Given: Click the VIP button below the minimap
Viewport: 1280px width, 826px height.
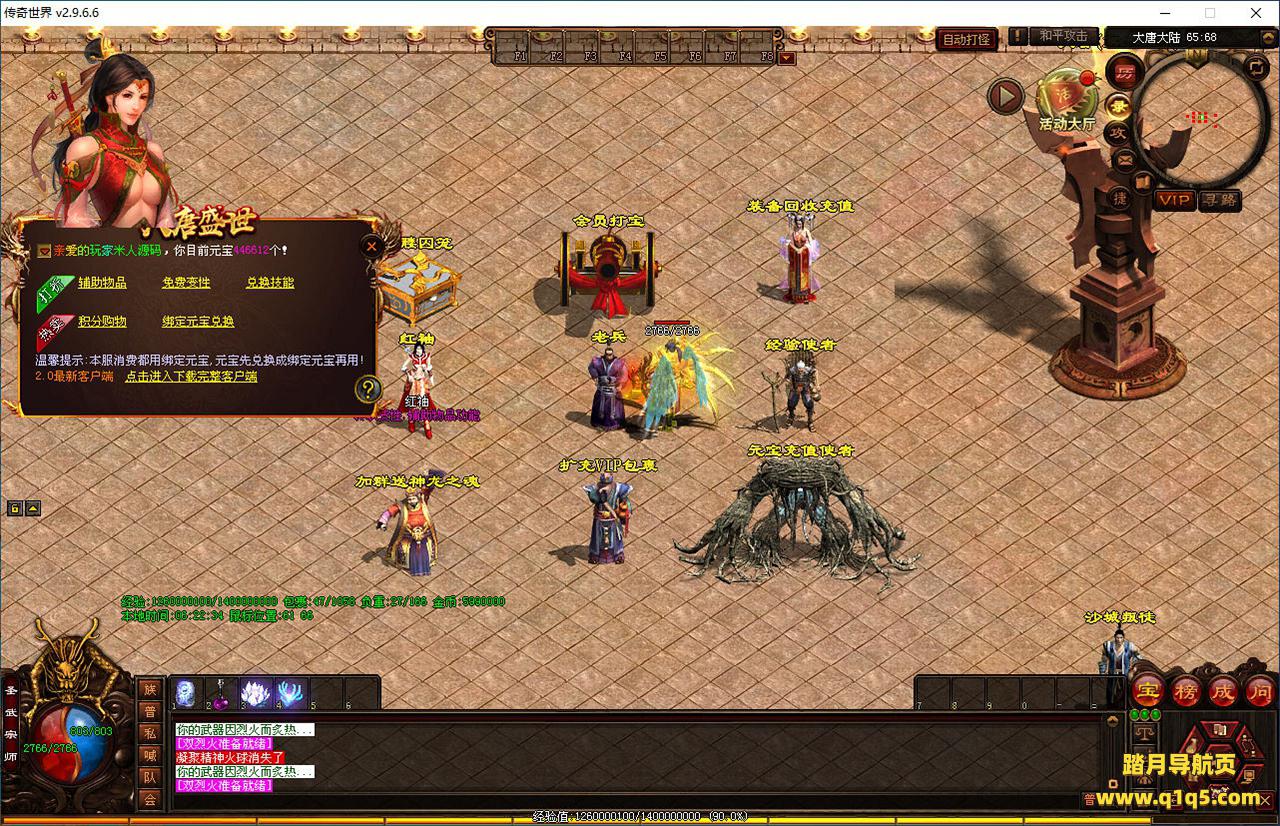Looking at the screenshot, I should 1175,200.
